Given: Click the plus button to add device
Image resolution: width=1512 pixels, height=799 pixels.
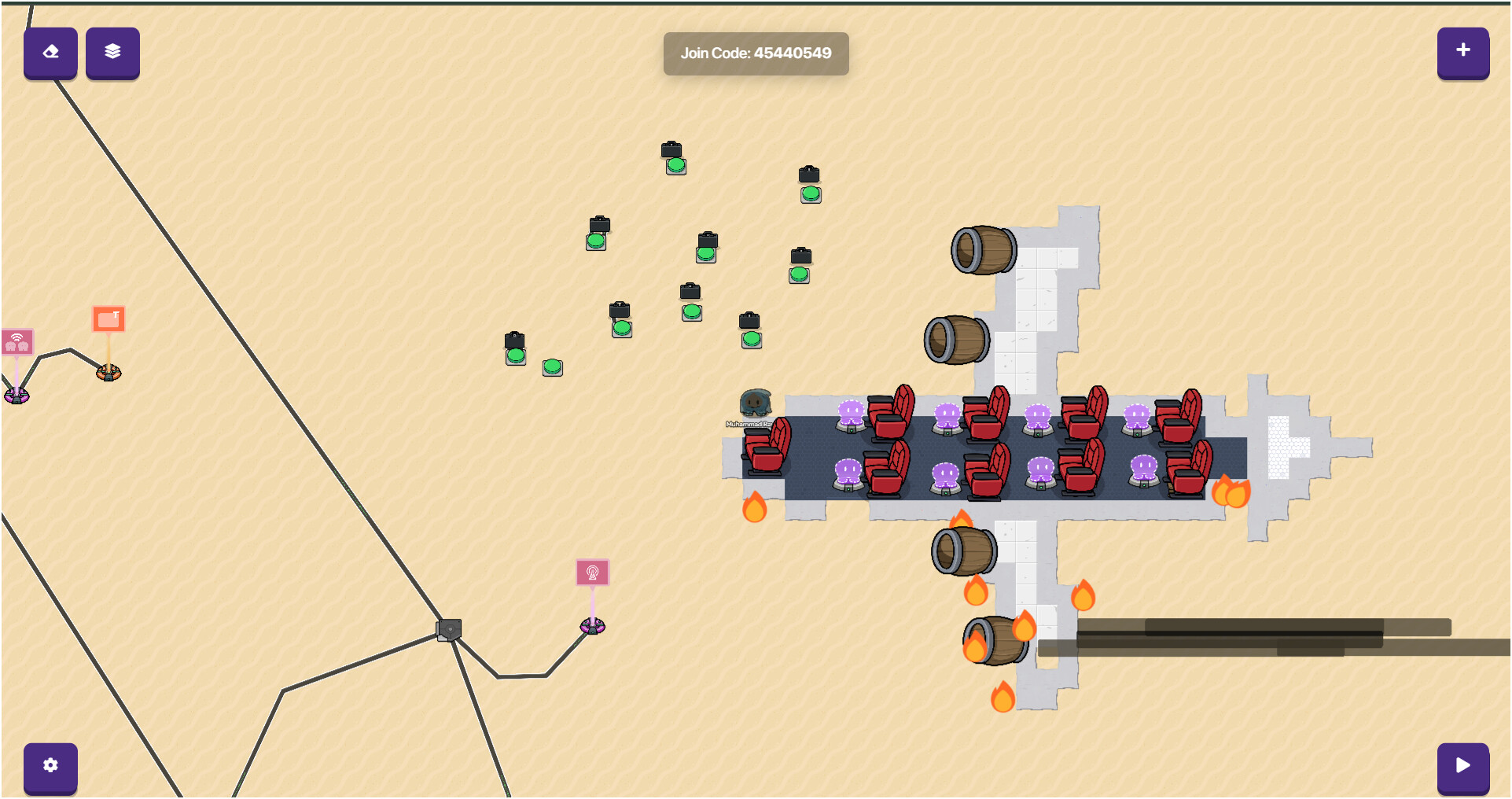Looking at the screenshot, I should point(1462,52).
